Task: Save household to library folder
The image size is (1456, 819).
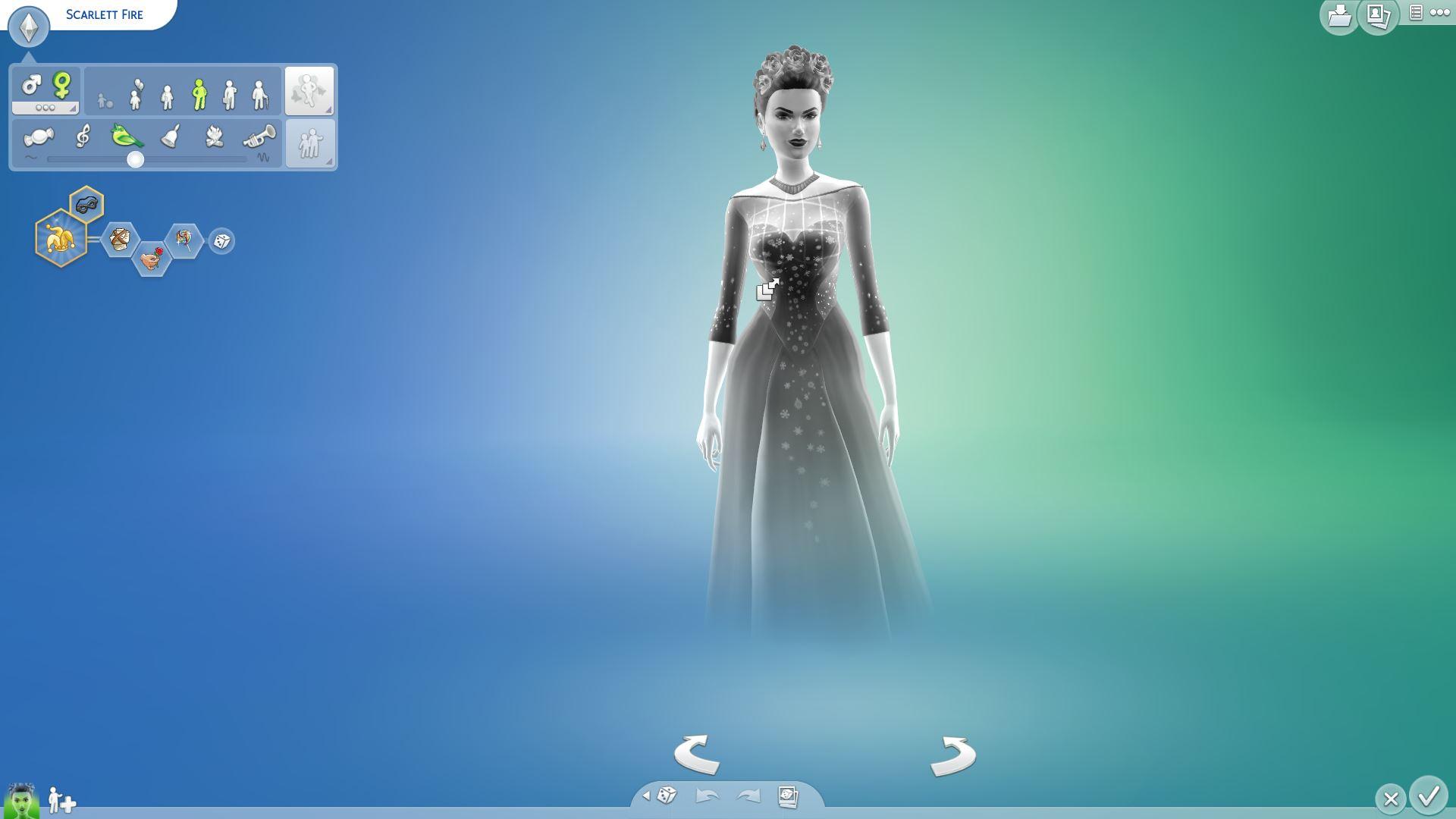Action: (x=1338, y=16)
